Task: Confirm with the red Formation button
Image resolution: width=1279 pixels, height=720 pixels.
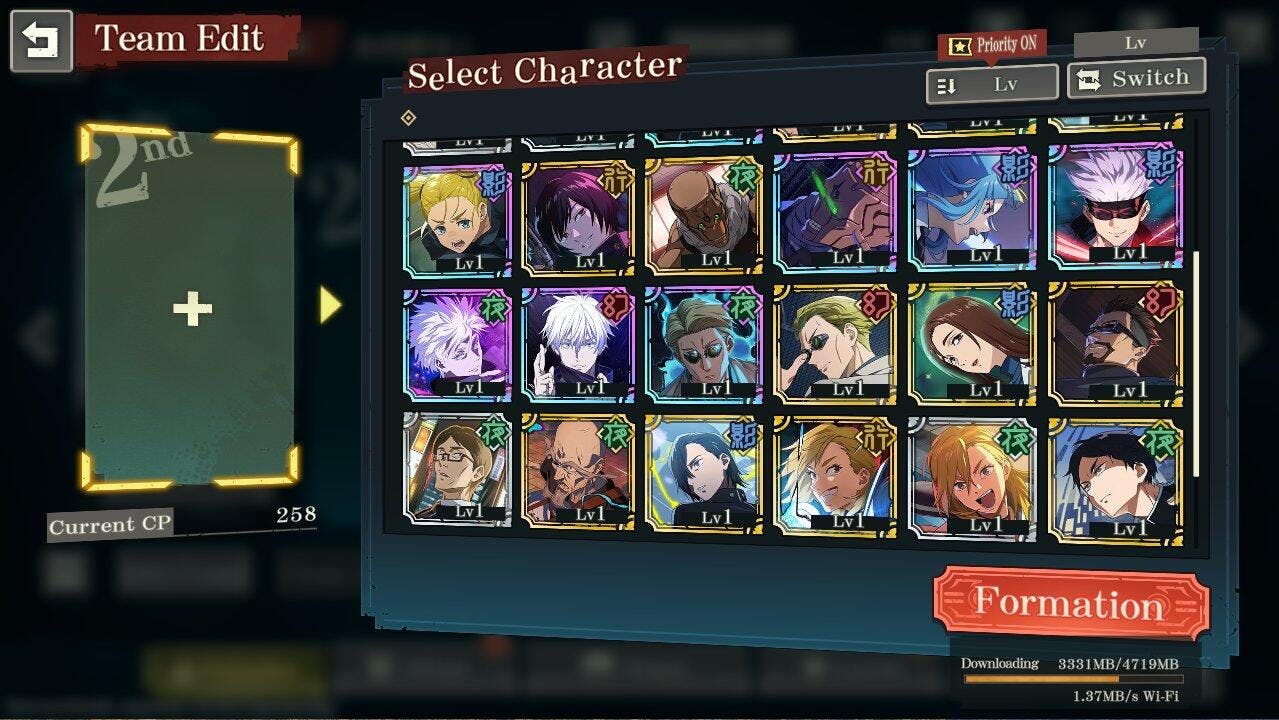Action: click(x=1070, y=603)
